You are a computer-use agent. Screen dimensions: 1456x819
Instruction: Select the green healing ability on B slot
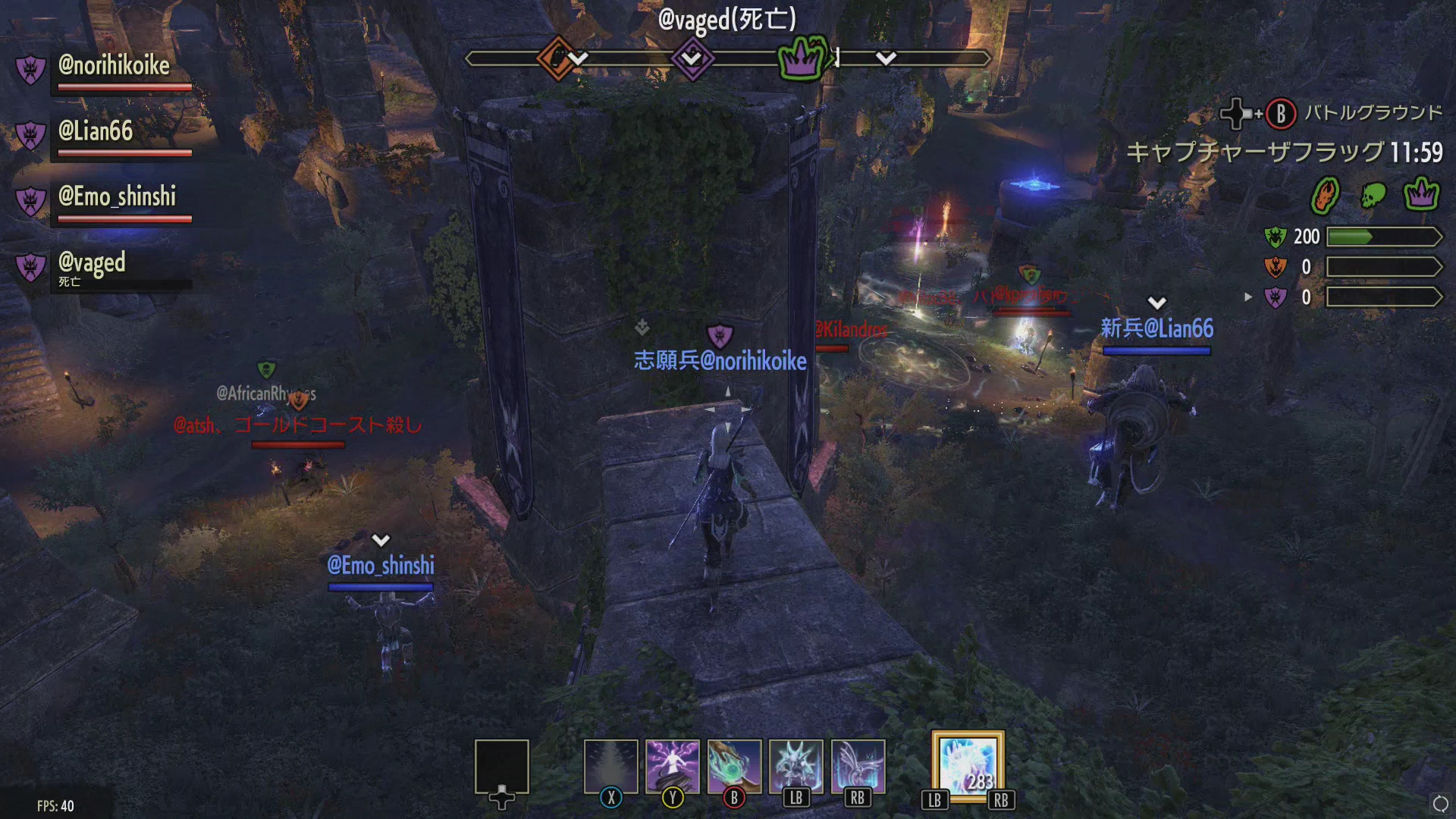click(734, 764)
